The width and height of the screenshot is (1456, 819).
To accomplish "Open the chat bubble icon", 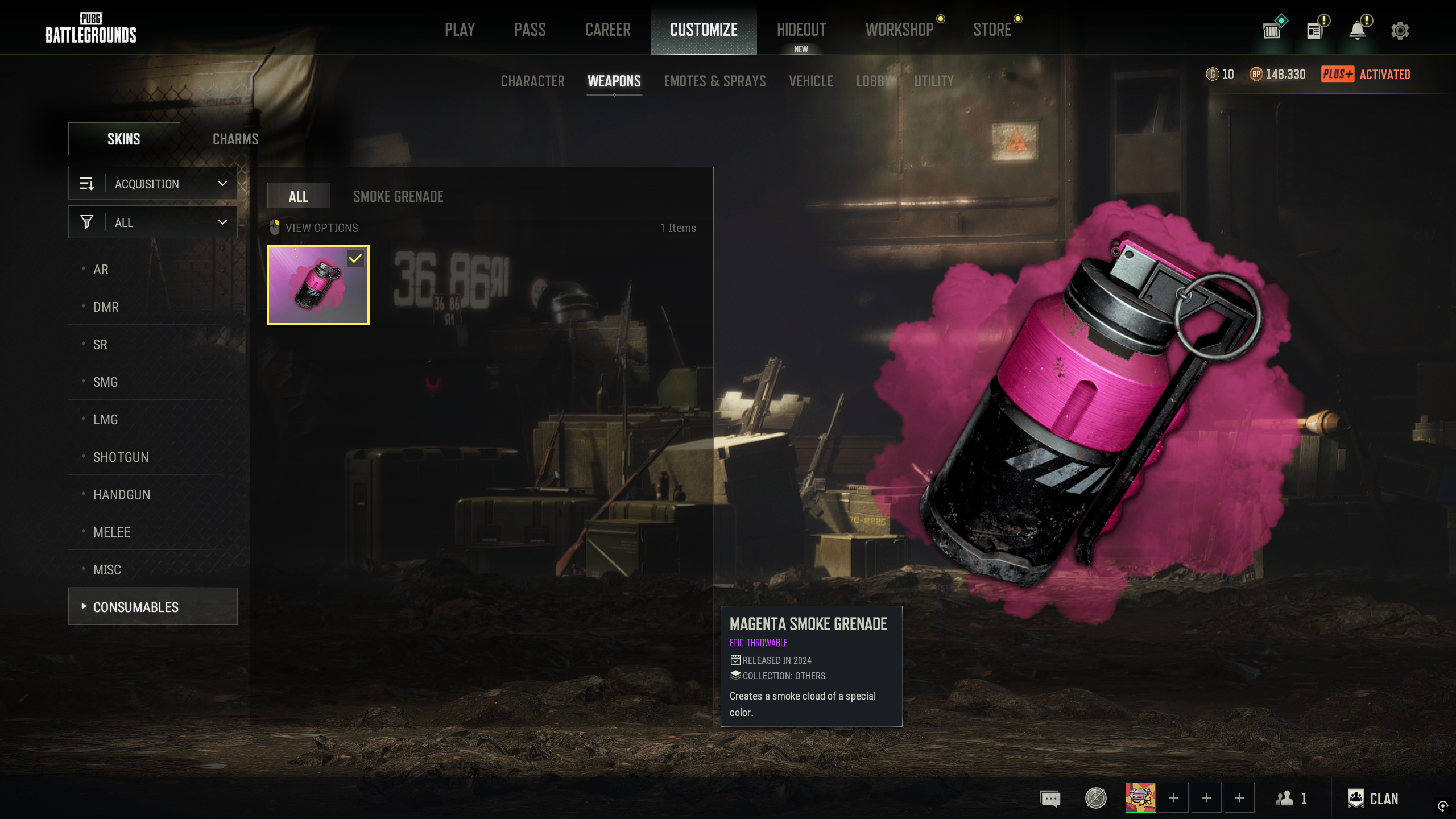I will [x=1050, y=799].
